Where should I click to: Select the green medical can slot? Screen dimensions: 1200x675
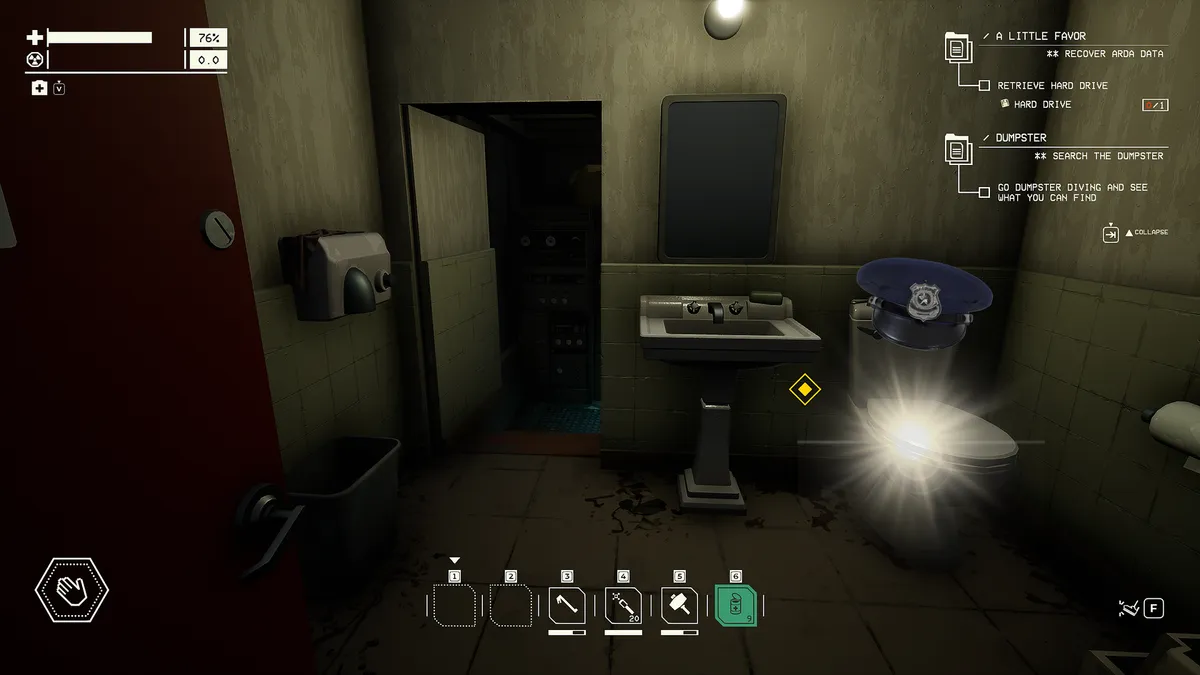736,606
